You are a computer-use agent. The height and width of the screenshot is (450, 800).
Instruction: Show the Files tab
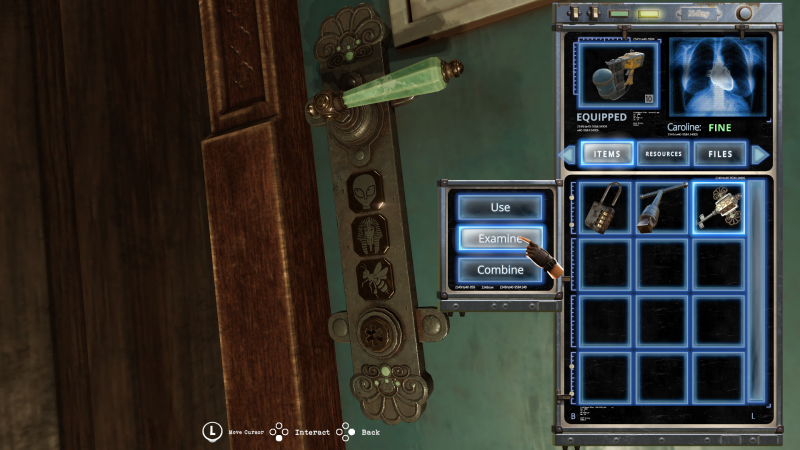pos(720,154)
